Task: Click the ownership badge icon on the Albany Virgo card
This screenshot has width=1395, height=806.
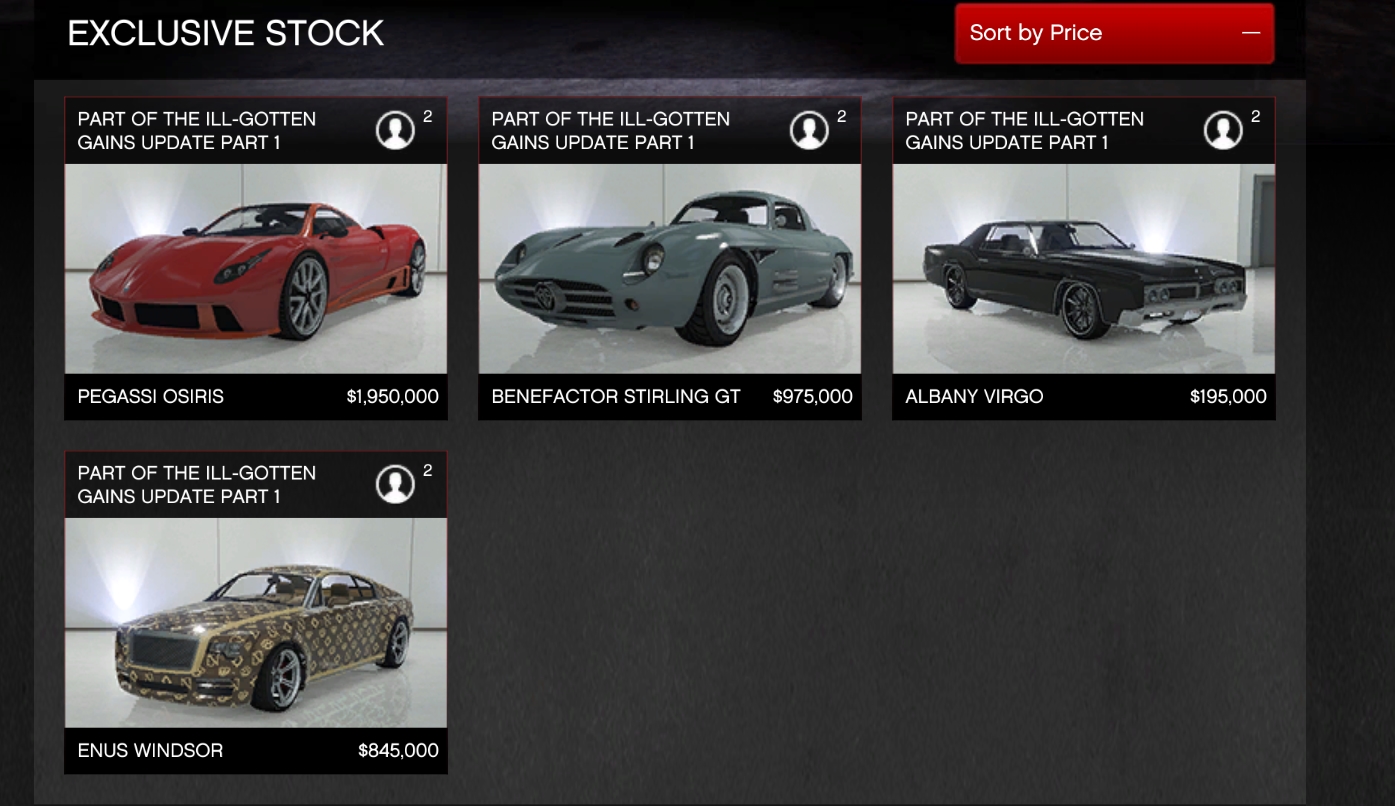Action: [x=1222, y=129]
